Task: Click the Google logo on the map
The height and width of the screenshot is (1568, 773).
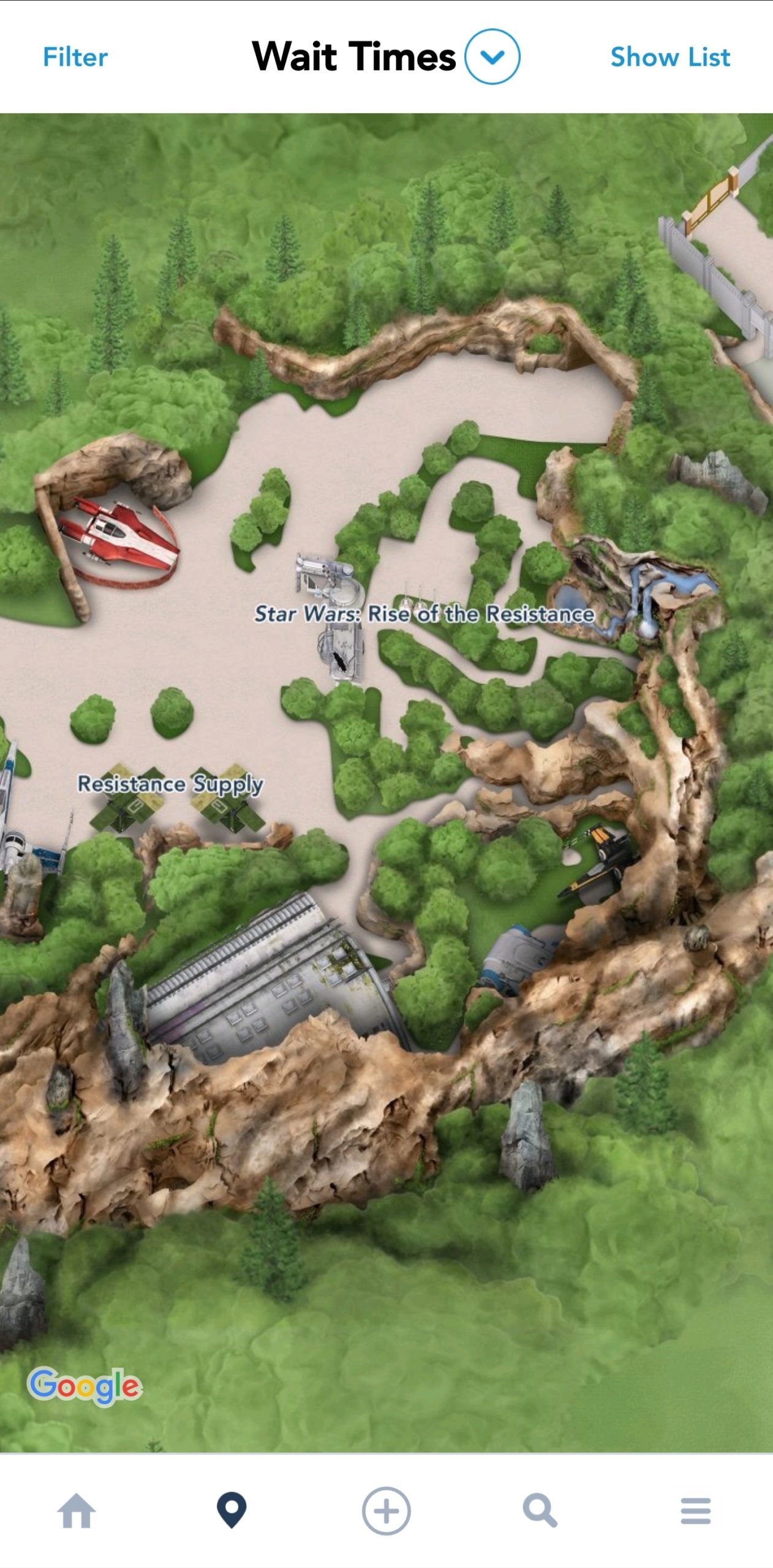Action: 85,1385
